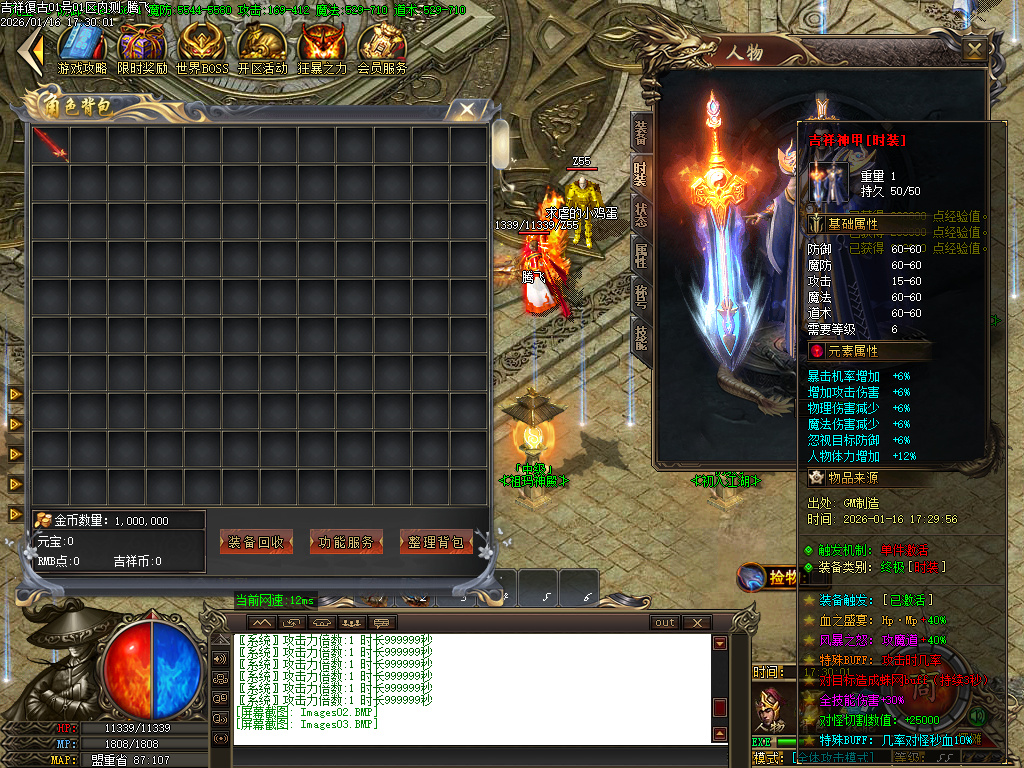Switch to the 称号 title tab
The height and width of the screenshot is (768, 1024).
641,297
